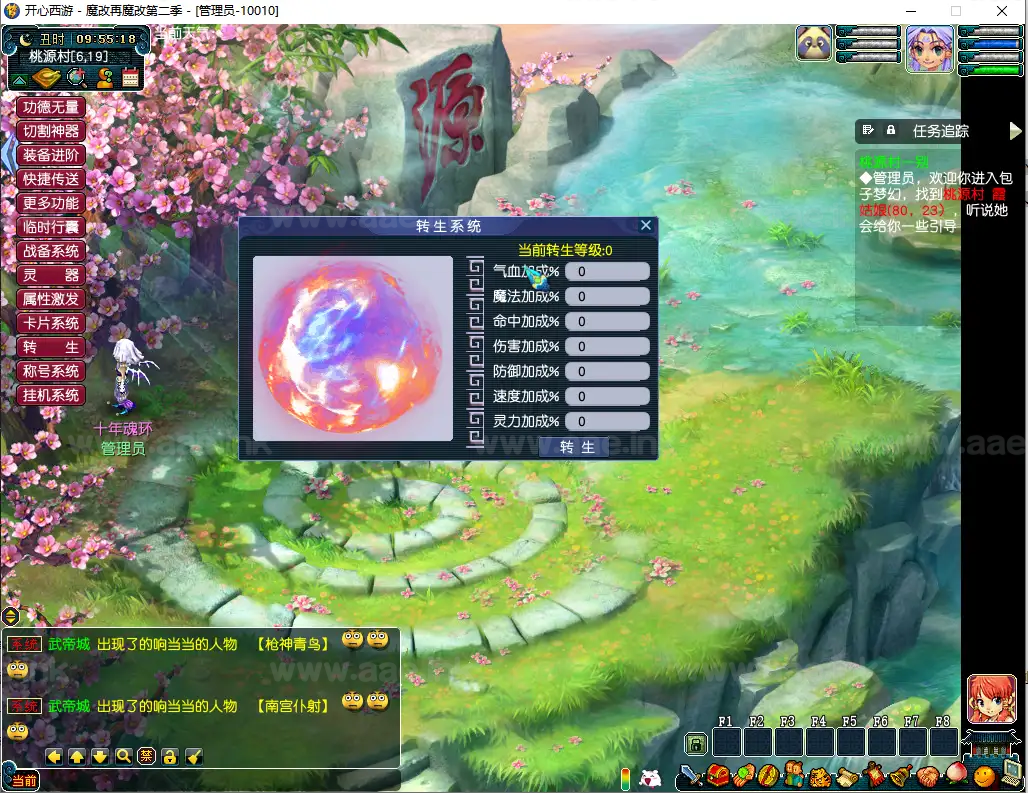Show 更多功能 options
Screen dimensions: 1028x793
coord(51,203)
